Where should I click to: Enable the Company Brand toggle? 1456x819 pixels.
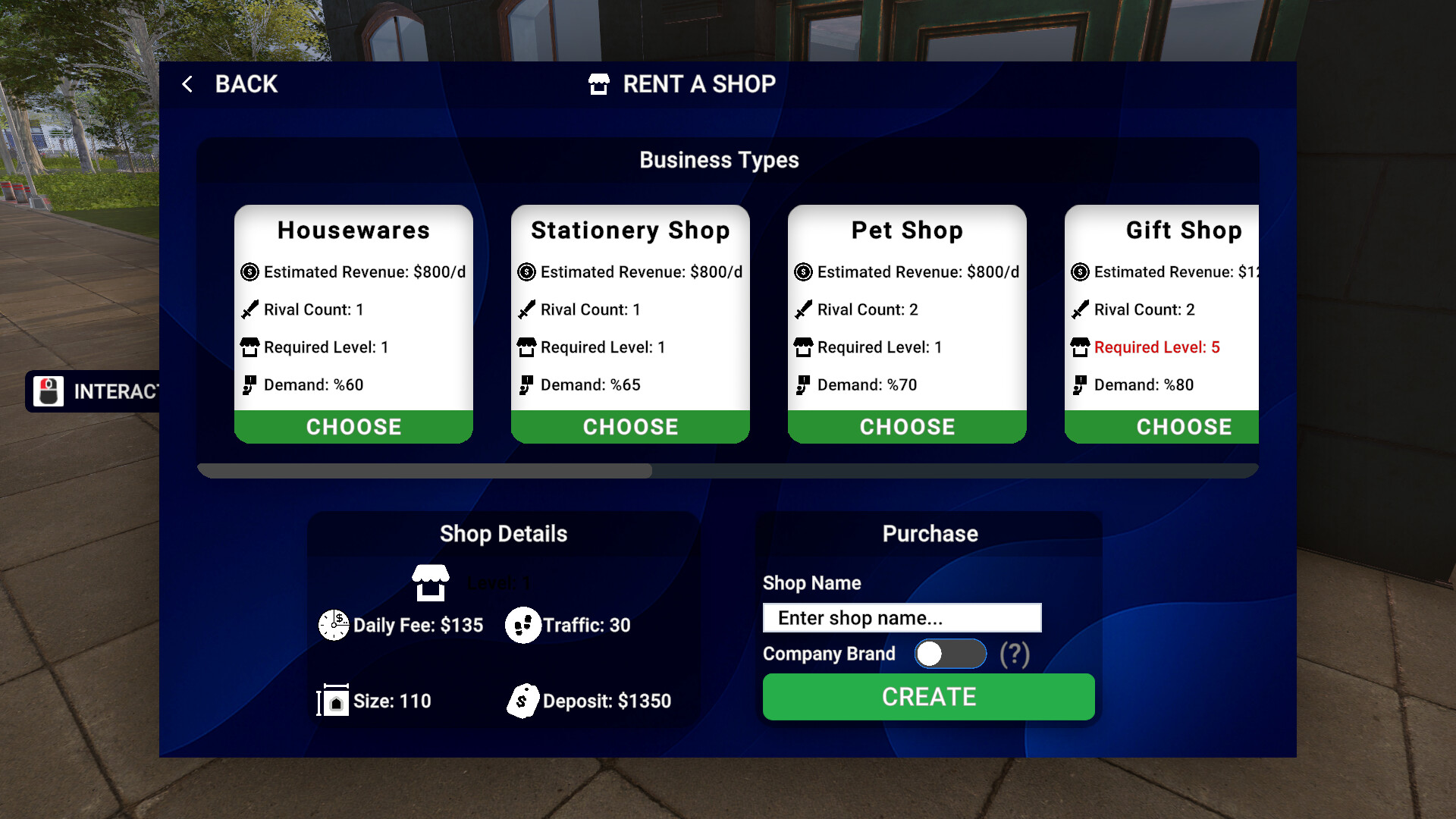pos(950,653)
